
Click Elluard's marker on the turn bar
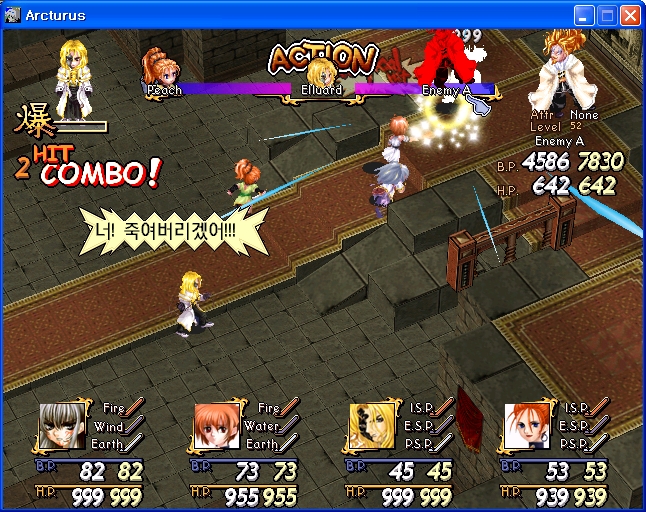coord(320,75)
